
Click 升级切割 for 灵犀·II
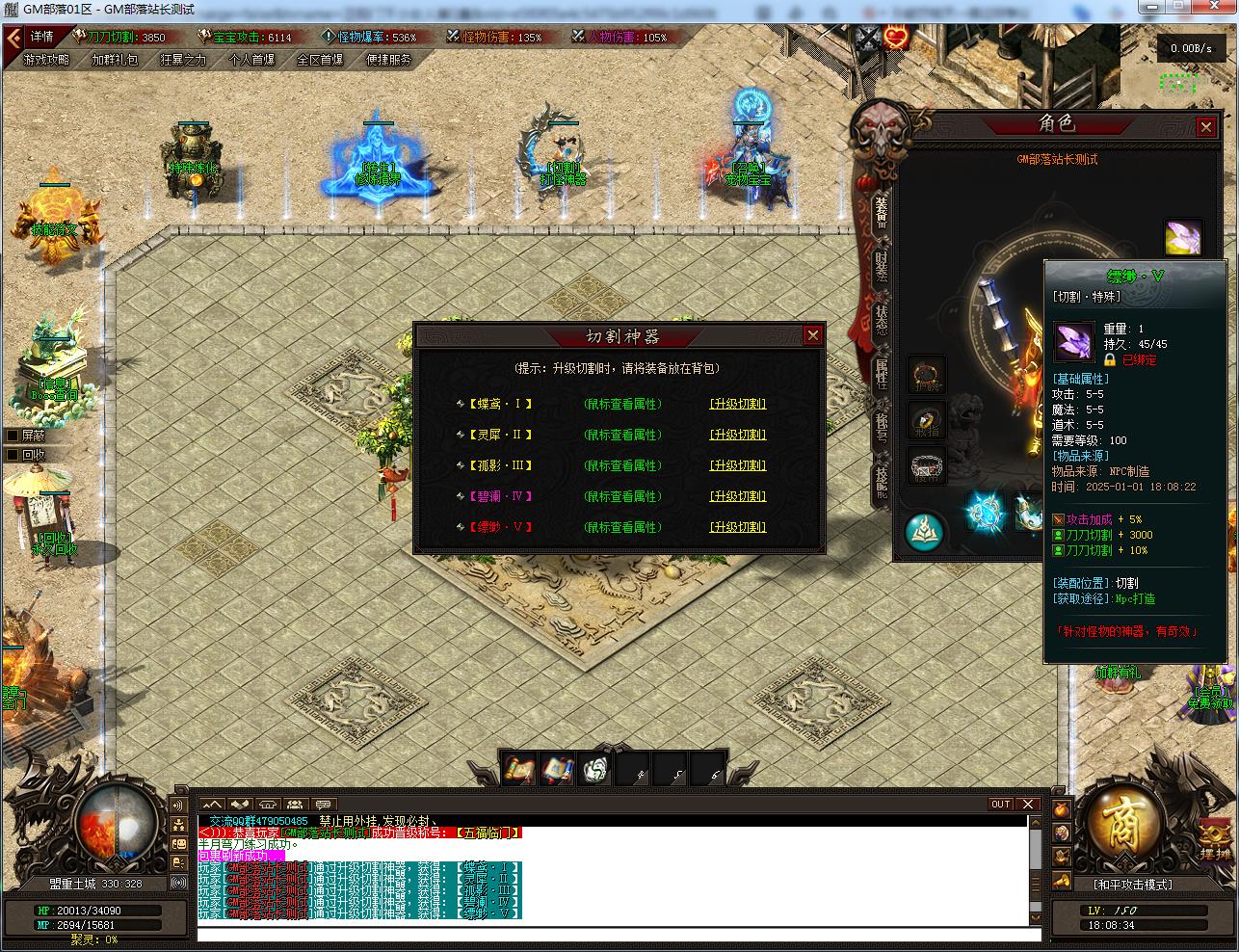click(738, 435)
